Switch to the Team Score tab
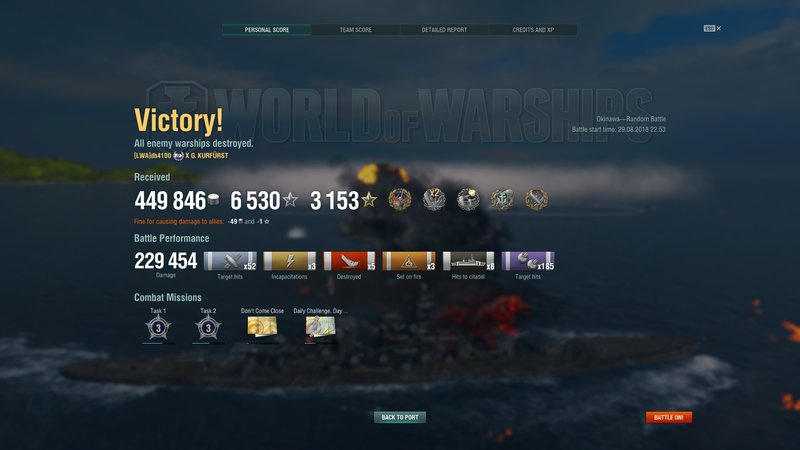Screen dimensions: 800x450 tap(355, 30)
